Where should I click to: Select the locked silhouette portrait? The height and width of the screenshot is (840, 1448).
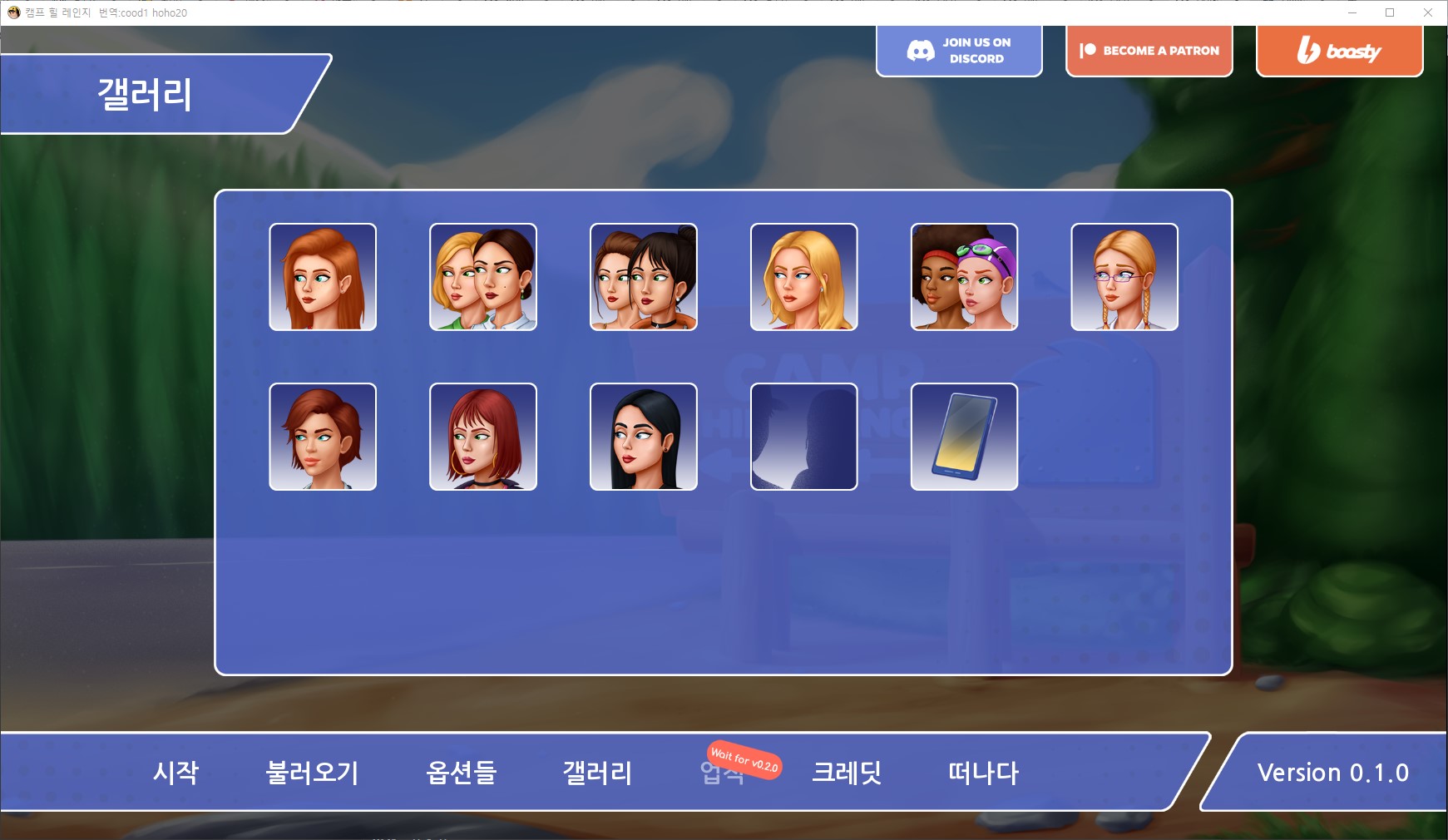[803, 437]
